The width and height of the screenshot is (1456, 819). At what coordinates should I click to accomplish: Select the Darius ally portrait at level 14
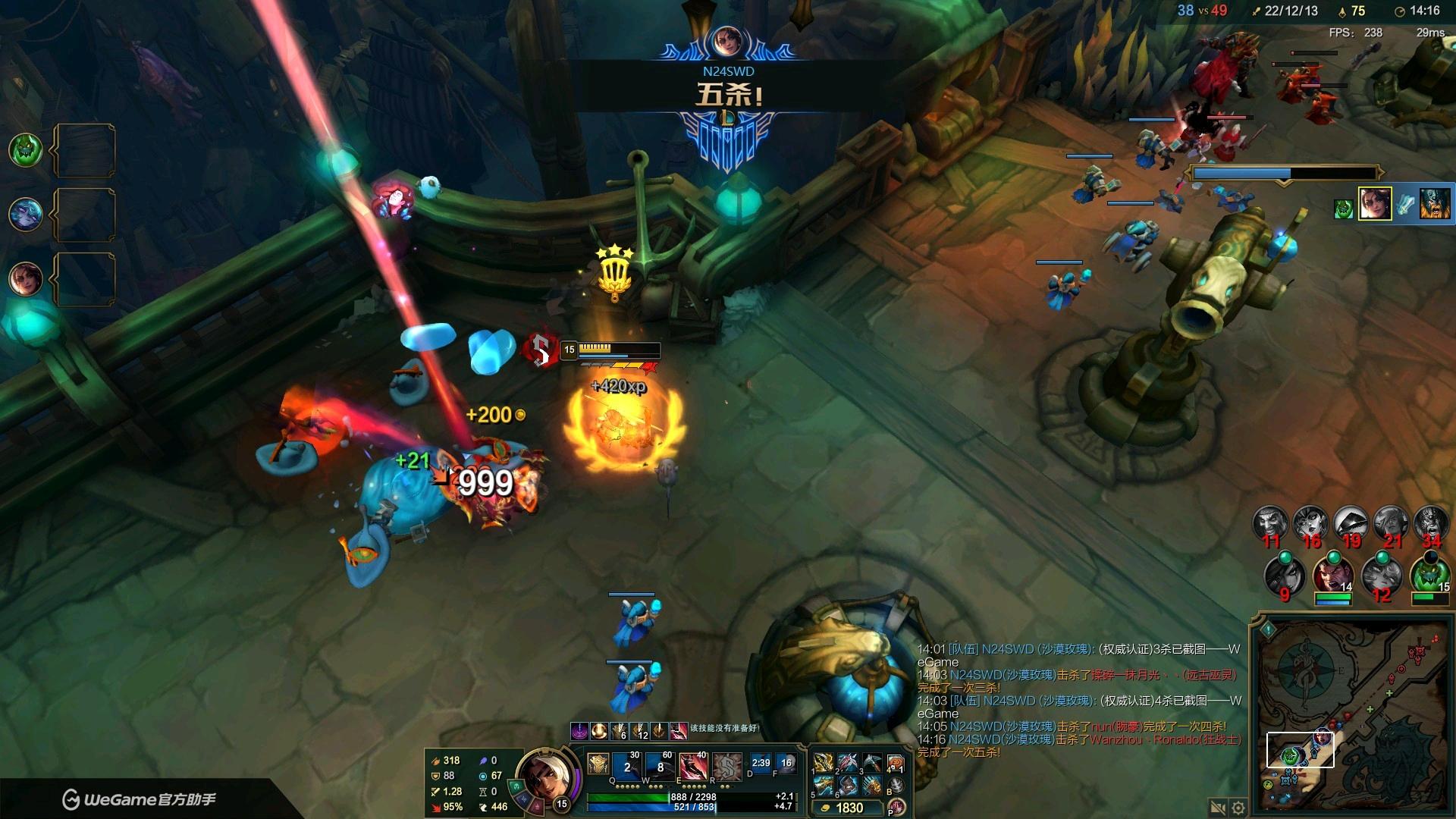pyautogui.click(x=1332, y=575)
